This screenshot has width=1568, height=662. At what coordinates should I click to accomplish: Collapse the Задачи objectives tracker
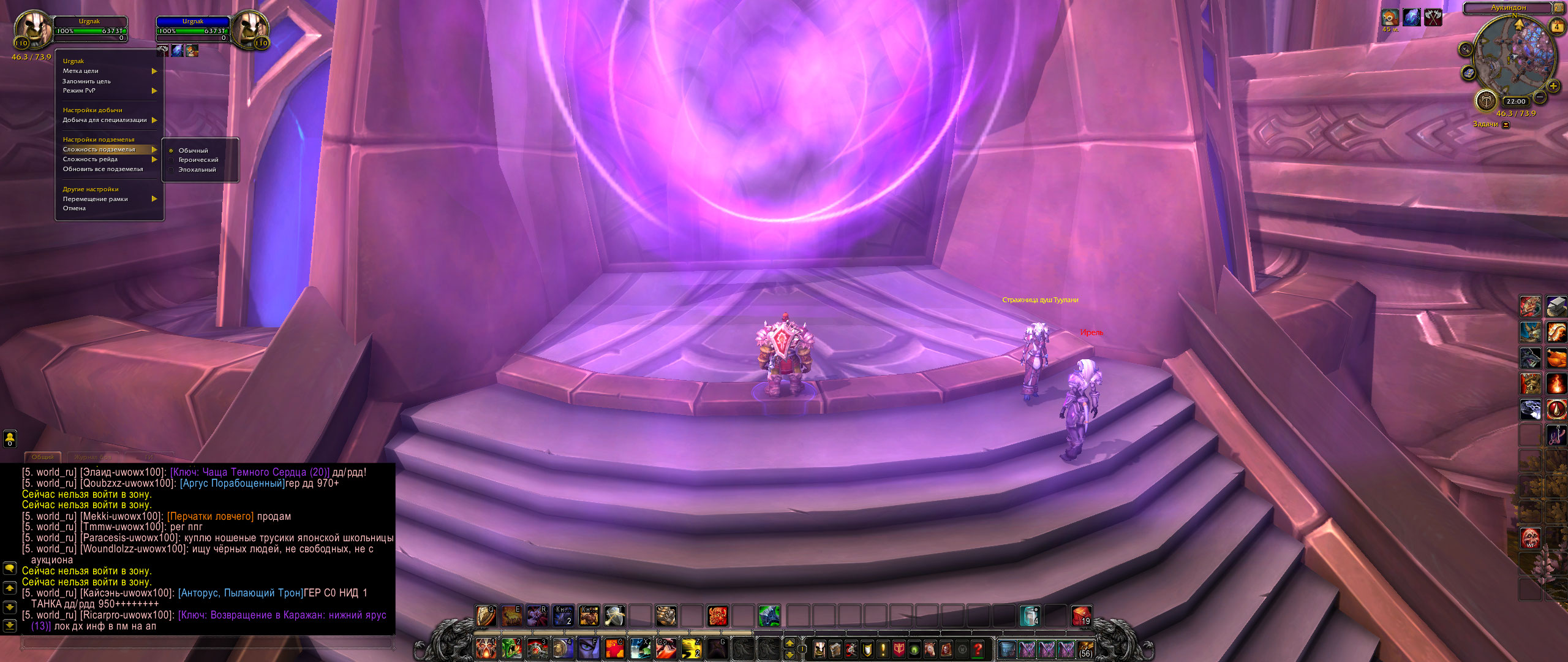pos(1506,124)
